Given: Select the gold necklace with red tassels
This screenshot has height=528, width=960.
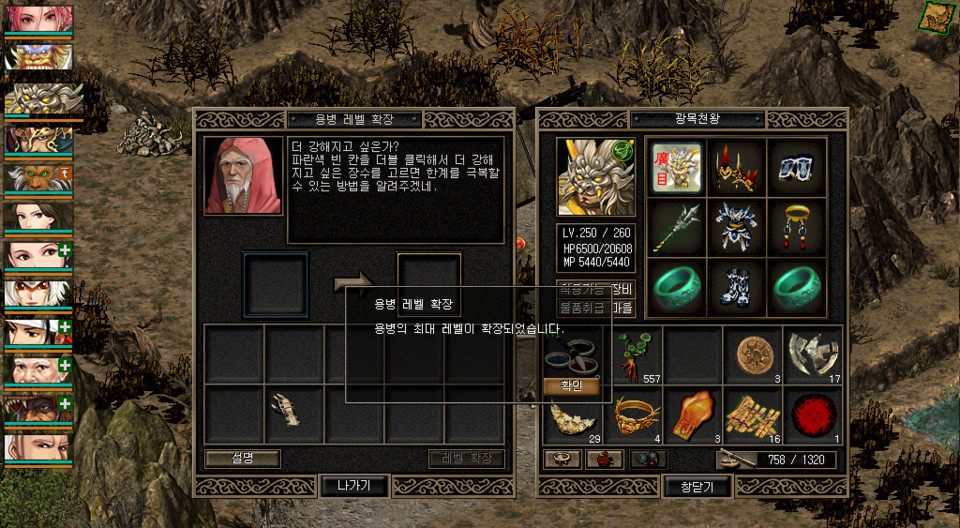Looking at the screenshot, I should tap(796, 226).
